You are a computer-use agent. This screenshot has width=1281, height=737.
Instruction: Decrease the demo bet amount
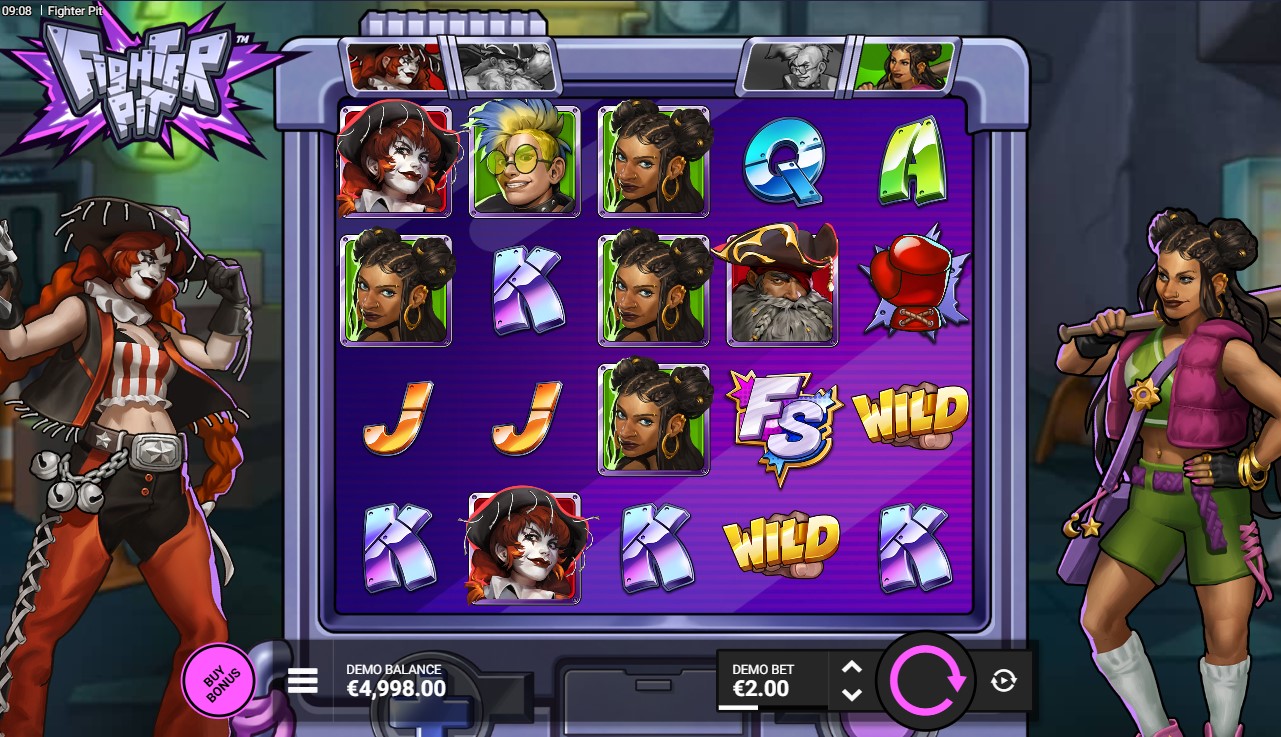[851, 694]
